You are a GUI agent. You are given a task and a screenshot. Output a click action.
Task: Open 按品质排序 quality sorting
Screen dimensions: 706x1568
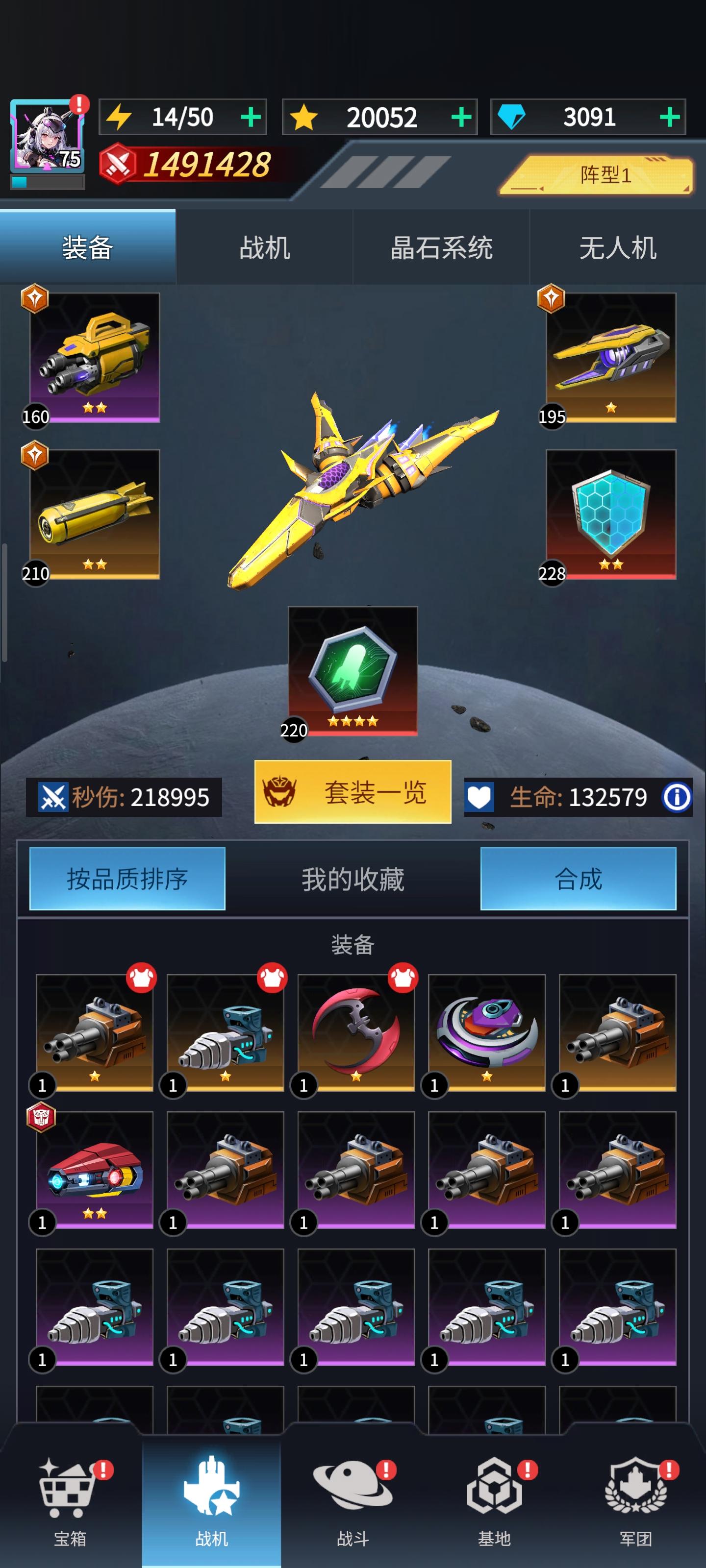pyautogui.click(x=126, y=879)
